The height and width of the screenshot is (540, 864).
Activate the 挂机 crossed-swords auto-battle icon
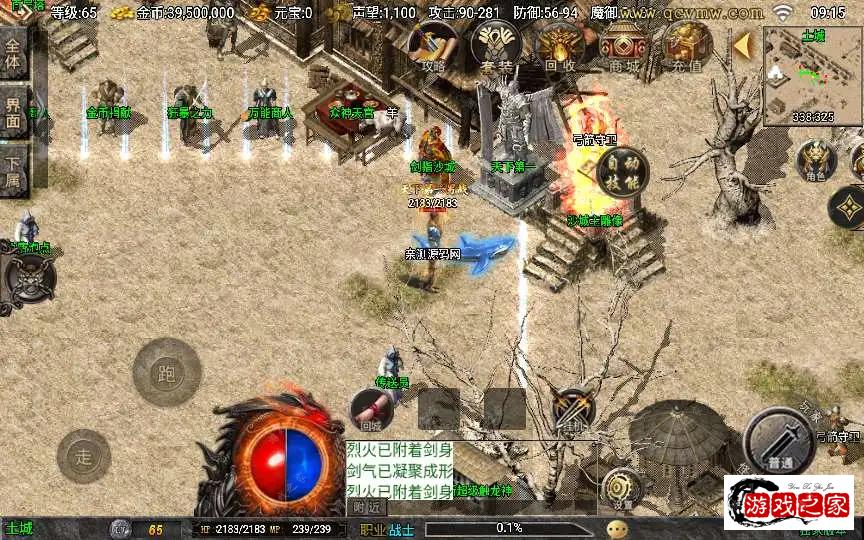tap(574, 409)
